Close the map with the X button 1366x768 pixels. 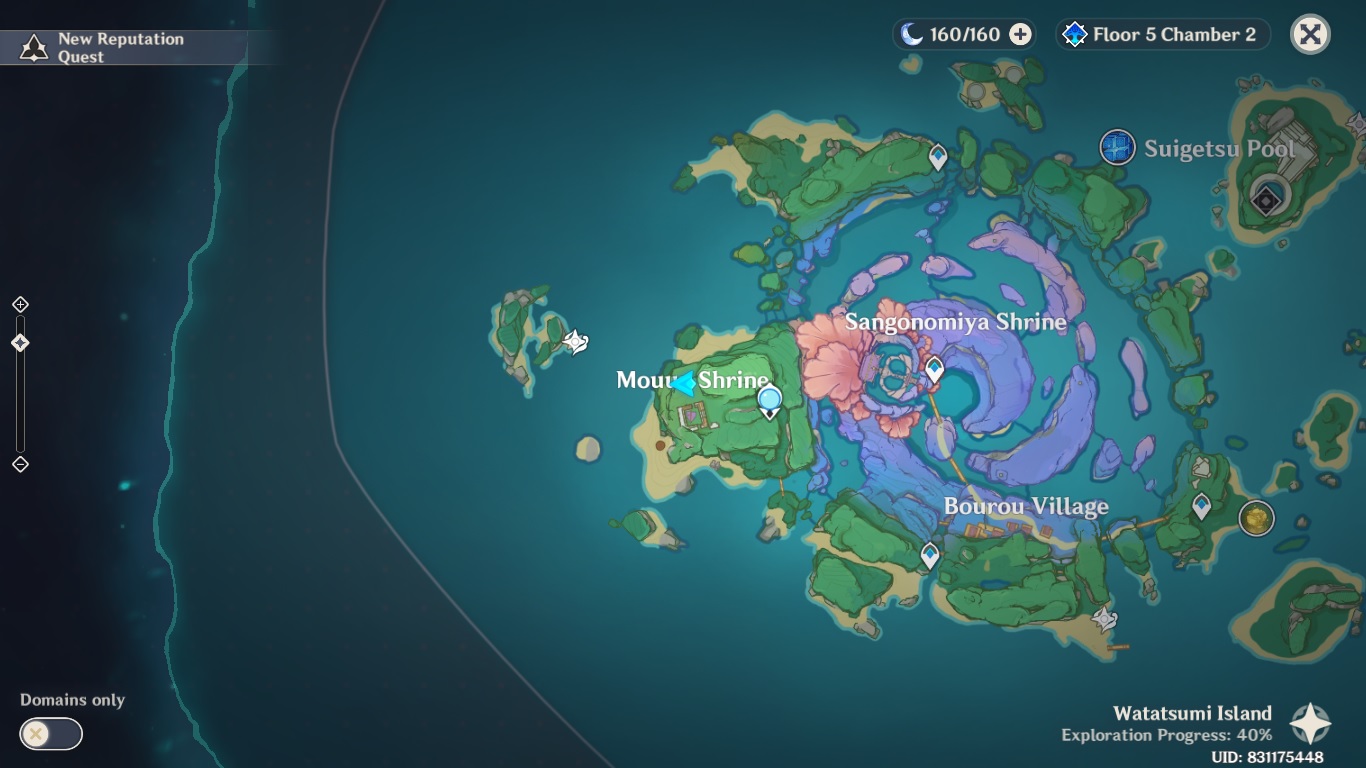click(x=1310, y=35)
